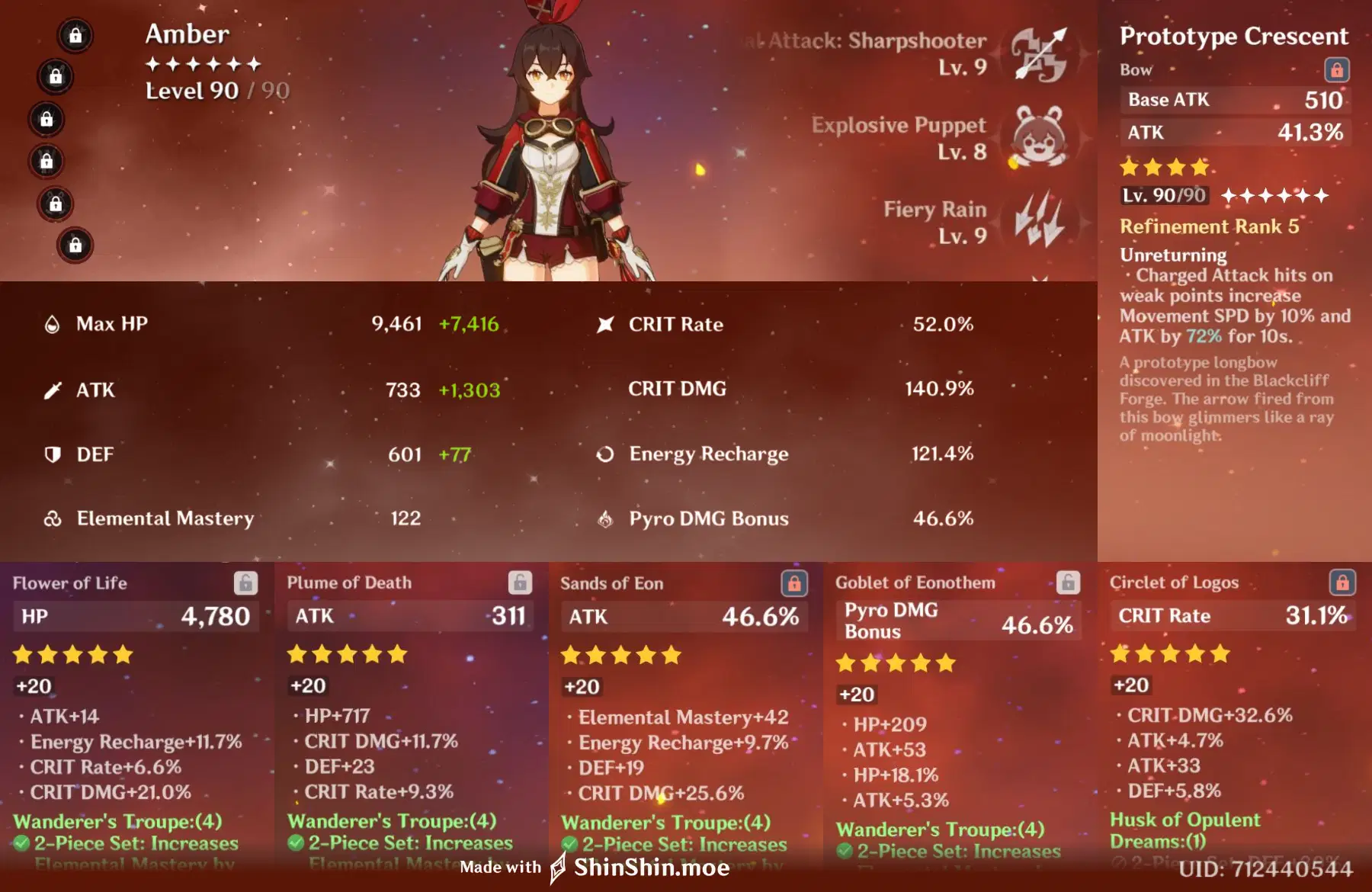Unlock the Sands of Eon artifact
The image size is (1372, 892).
pos(796,583)
